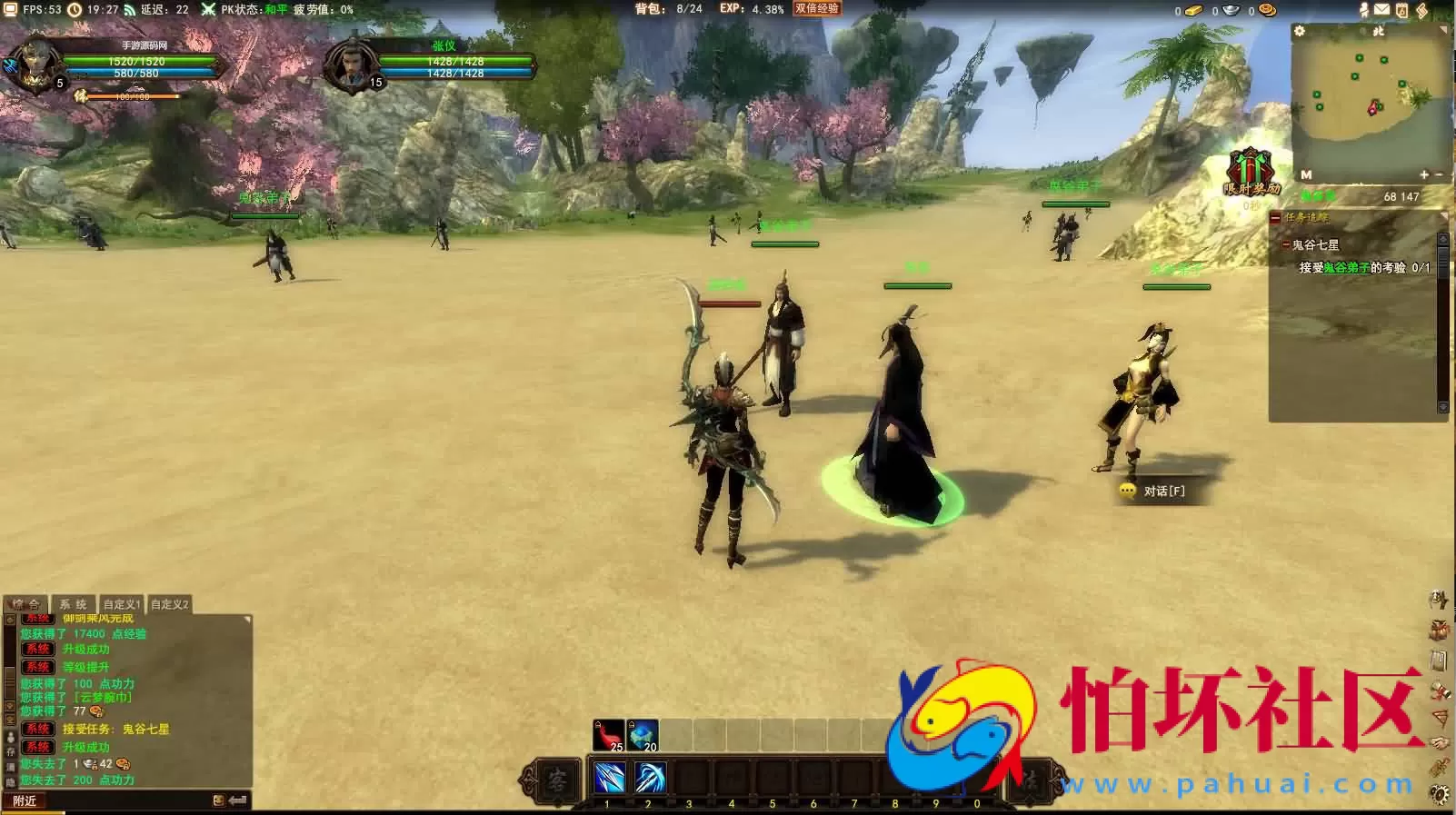1456x815 pixels.
Task: Use the blue item with 20 count
Action: pos(643,735)
